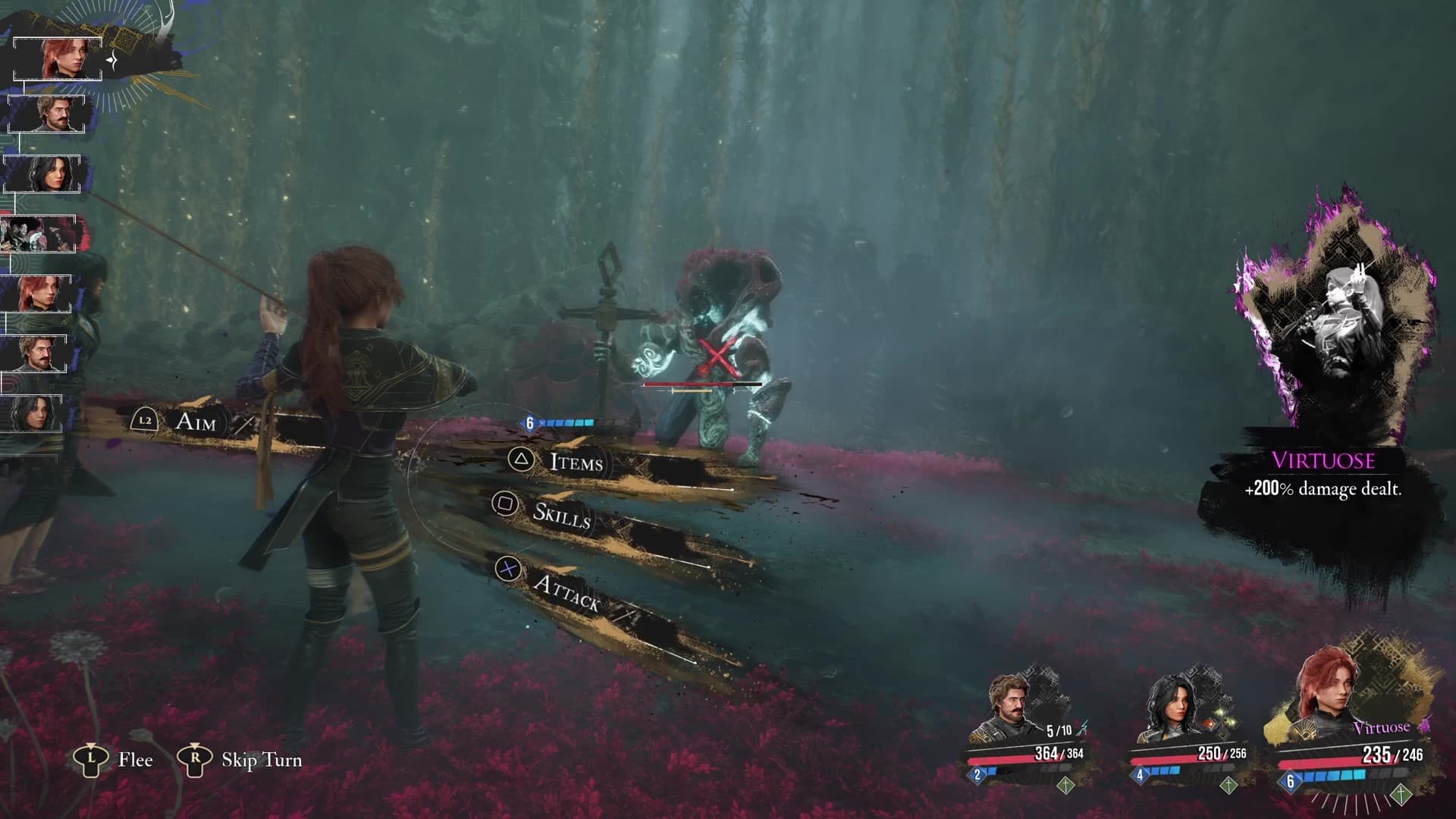Select the Aim command
The height and width of the screenshot is (819, 1456).
point(194,422)
